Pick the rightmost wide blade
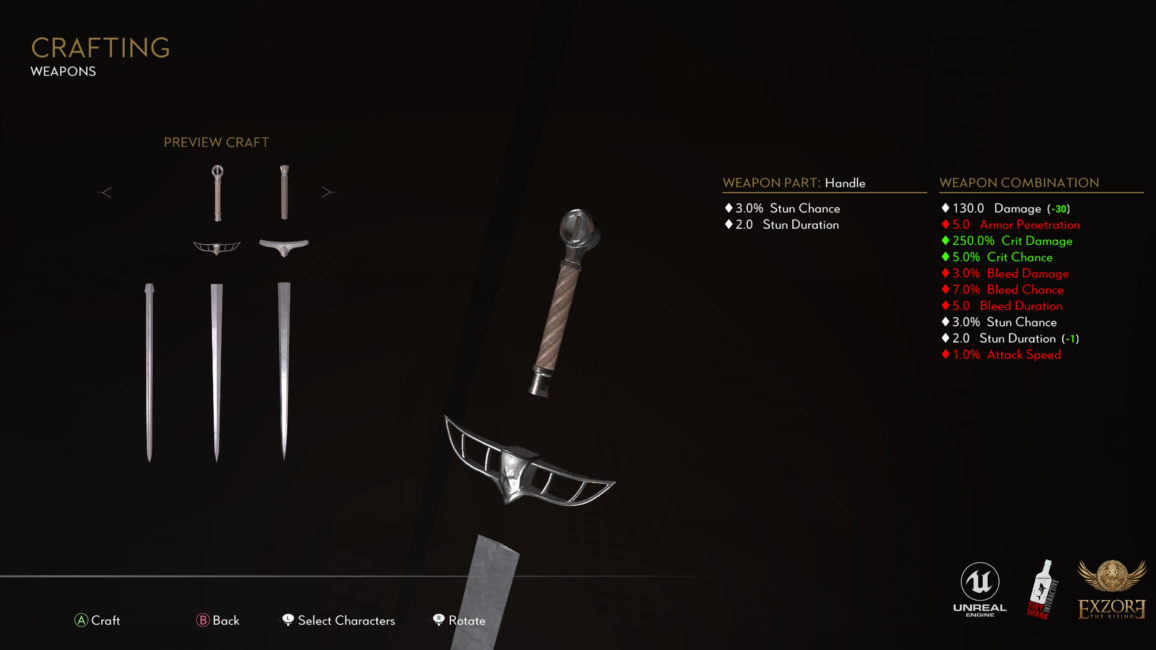Image resolution: width=1156 pixels, height=650 pixels. 284,370
